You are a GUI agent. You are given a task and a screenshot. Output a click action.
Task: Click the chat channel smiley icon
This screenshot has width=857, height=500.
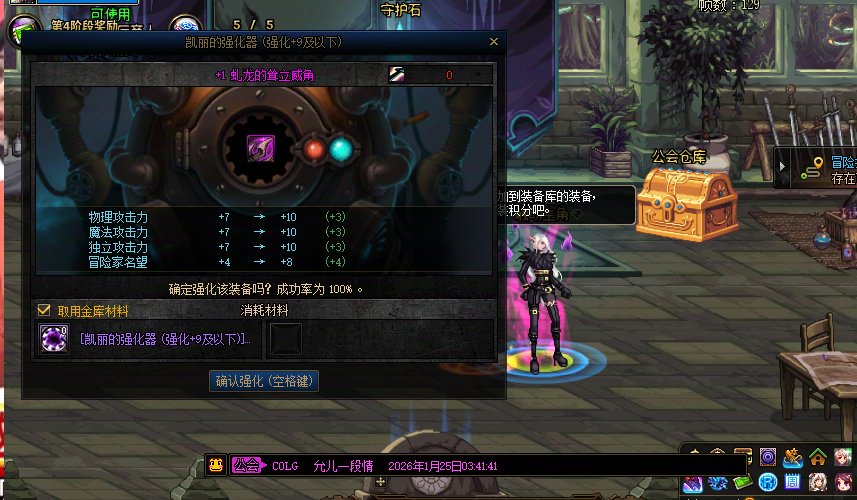pyautogui.click(x=215, y=465)
